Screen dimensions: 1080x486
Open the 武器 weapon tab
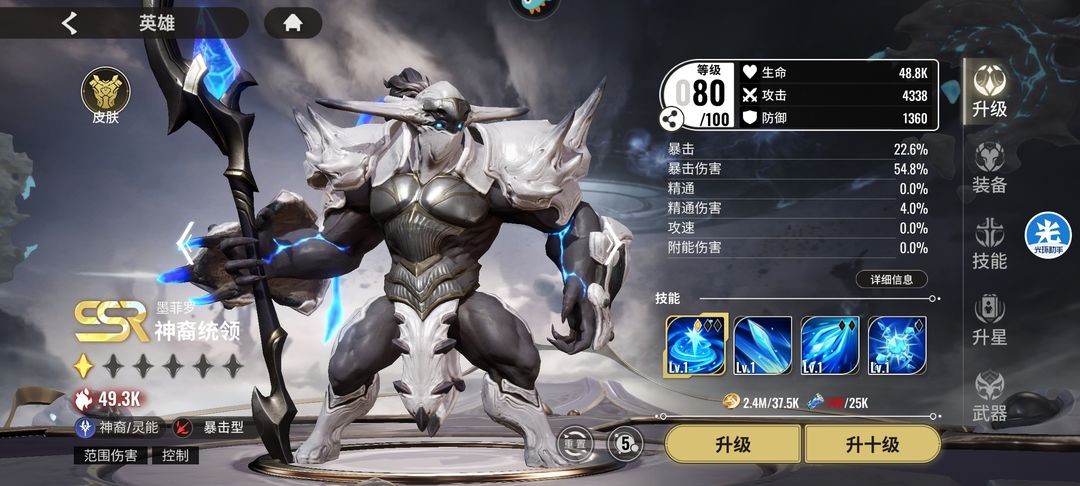(x=990, y=396)
